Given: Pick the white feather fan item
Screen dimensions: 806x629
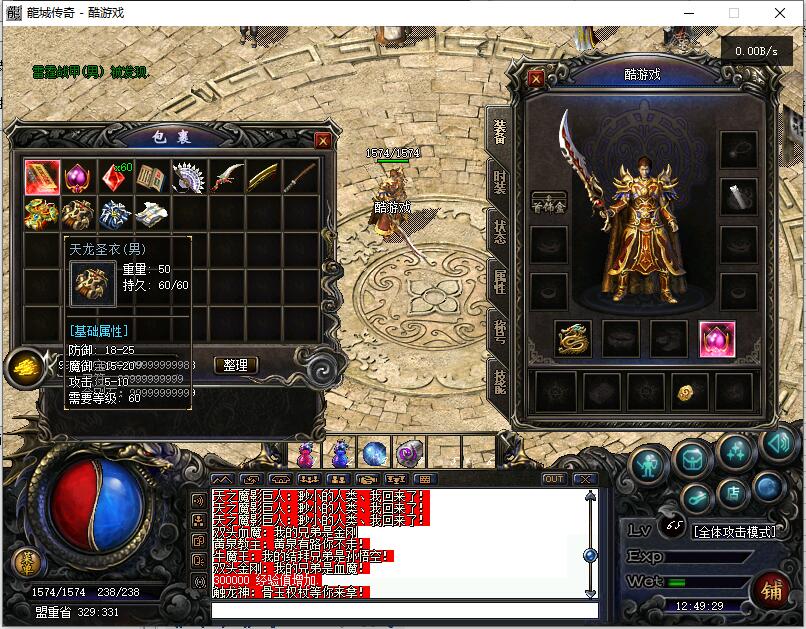Looking at the screenshot, I should point(189,178).
